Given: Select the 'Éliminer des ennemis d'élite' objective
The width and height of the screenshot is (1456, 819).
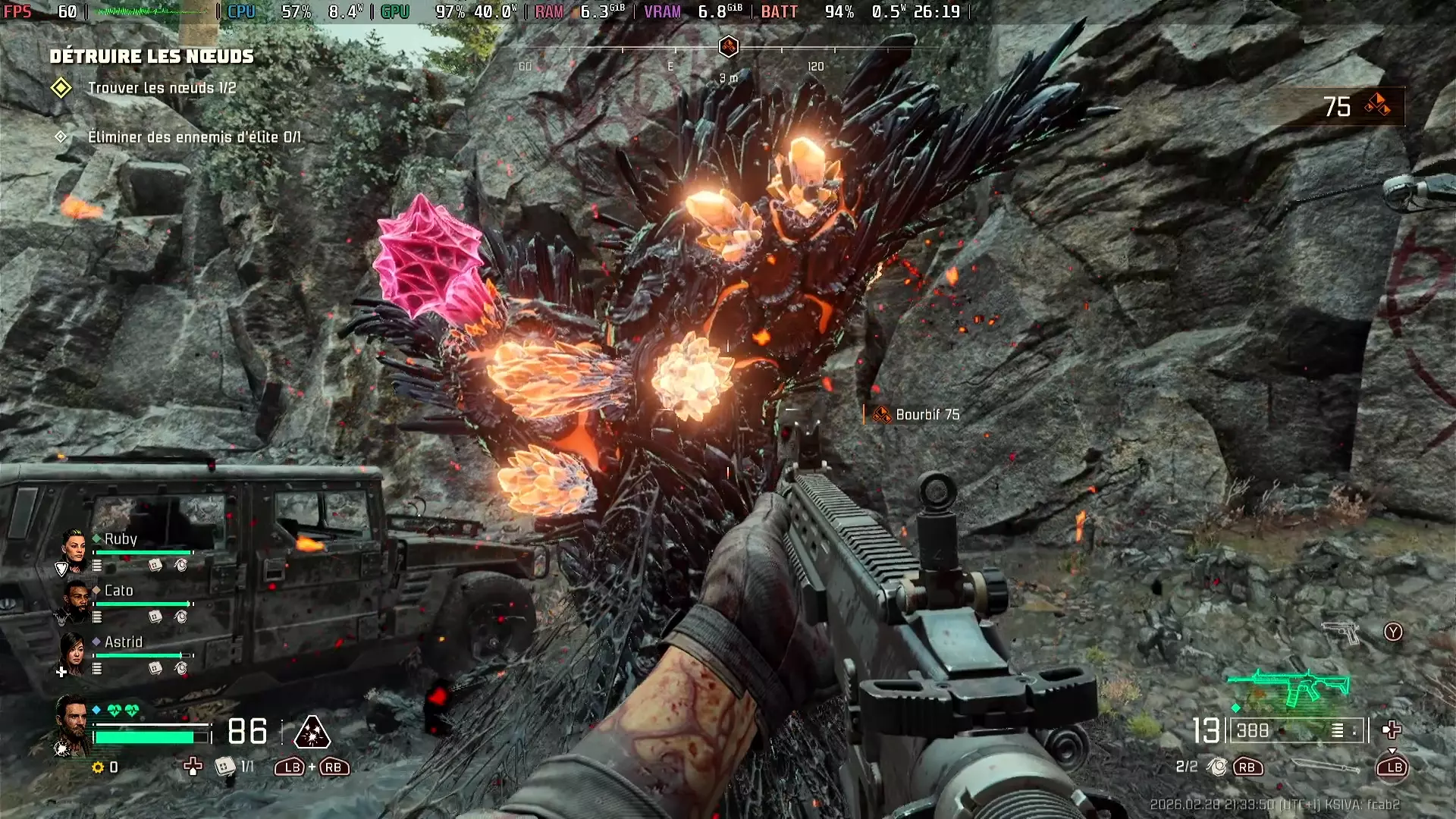Looking at the screenshot, I should pos(194,137).
